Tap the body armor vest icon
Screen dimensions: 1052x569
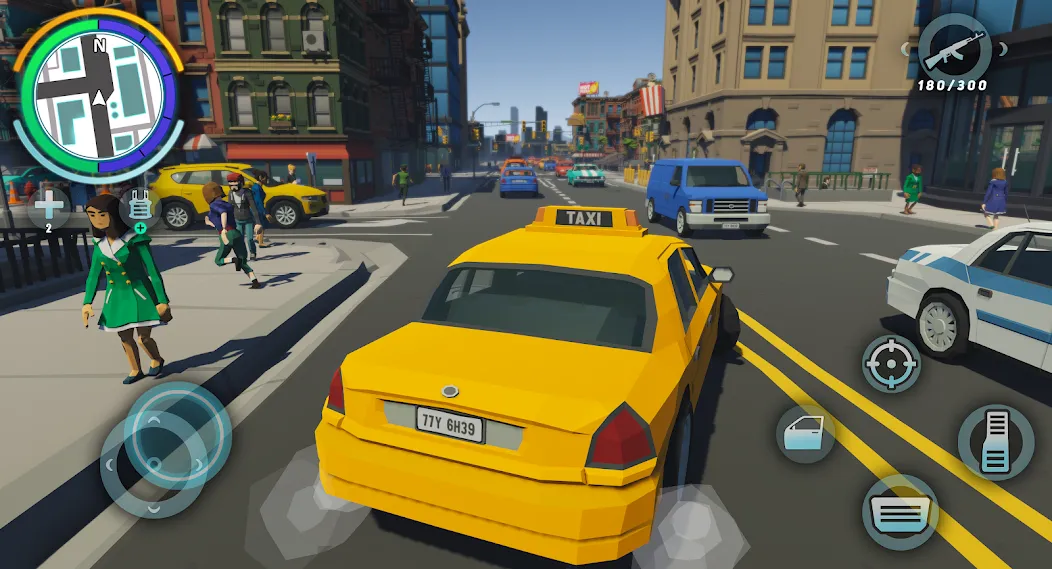[140, 210]
